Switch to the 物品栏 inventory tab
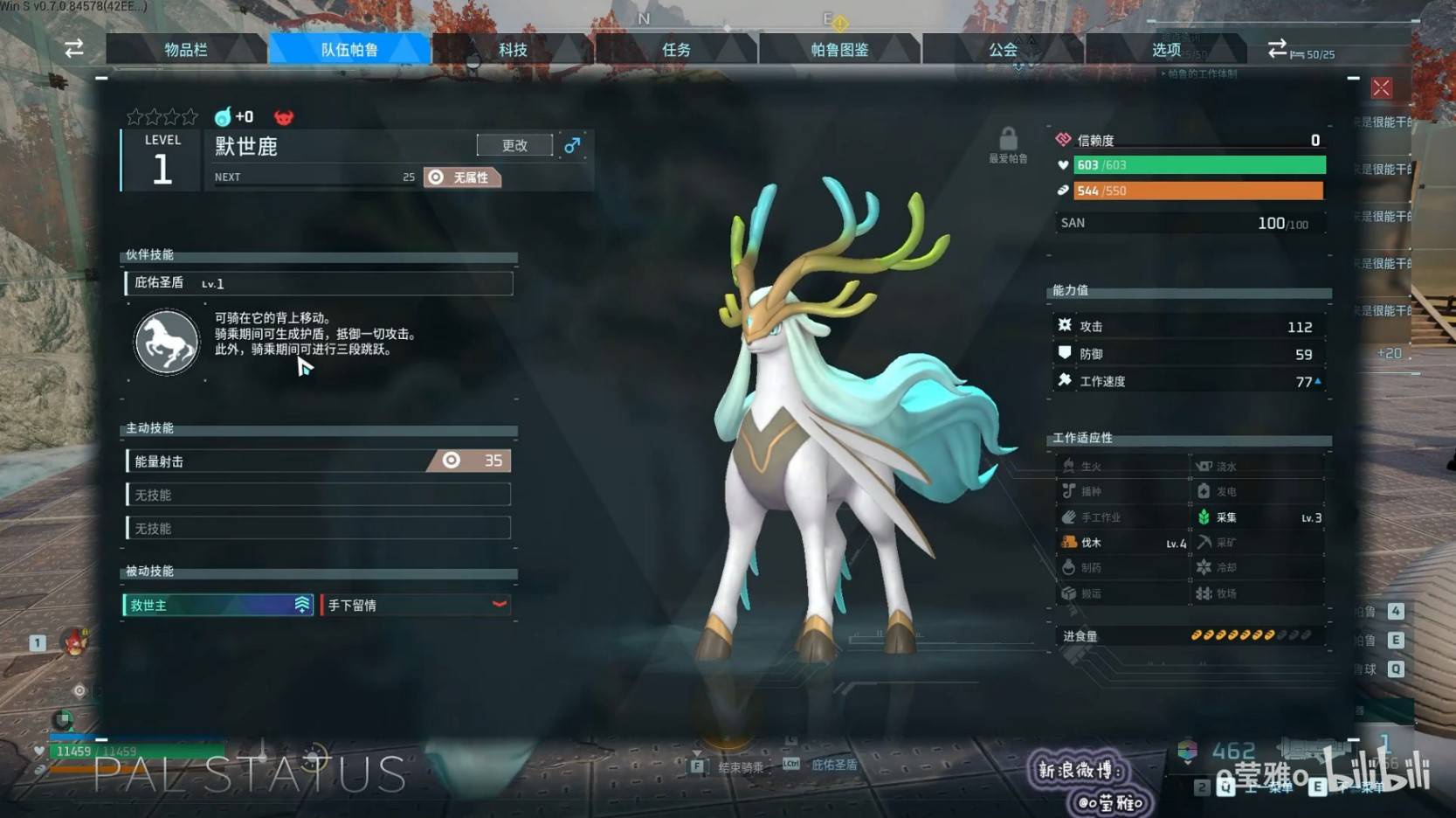The width and height of the screenshot is (1456, 818). [186, 50]
